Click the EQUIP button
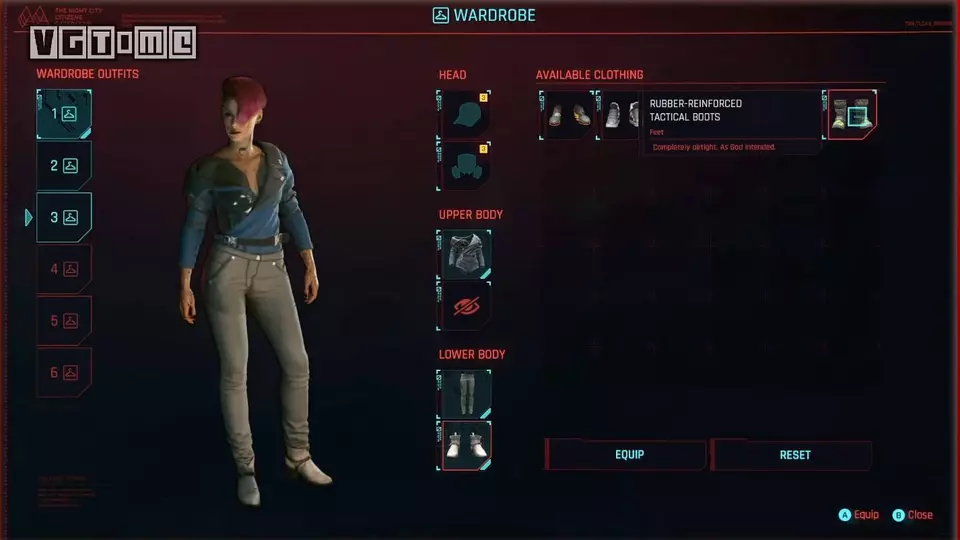Image resolution: width=960 pixels, height=540 pixels. [x=627, y=455]
